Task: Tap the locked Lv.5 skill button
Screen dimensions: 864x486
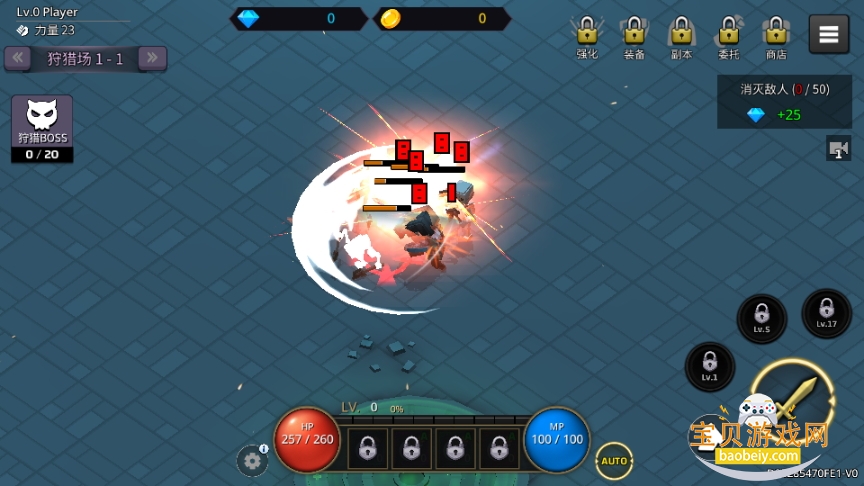Action: (x=762, y=318)
